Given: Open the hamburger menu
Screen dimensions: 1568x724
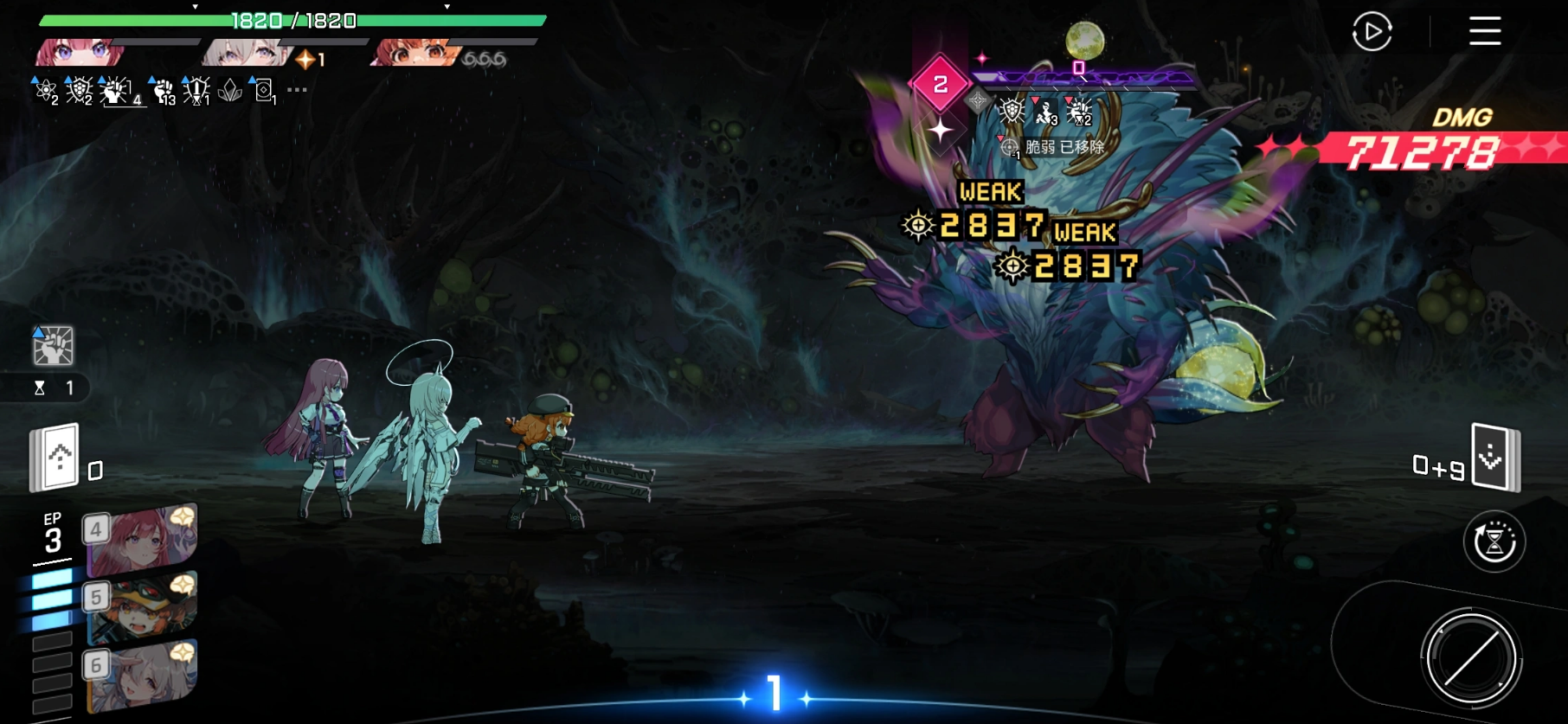Looking at the screenshot, I should [x=1484, y=31].
